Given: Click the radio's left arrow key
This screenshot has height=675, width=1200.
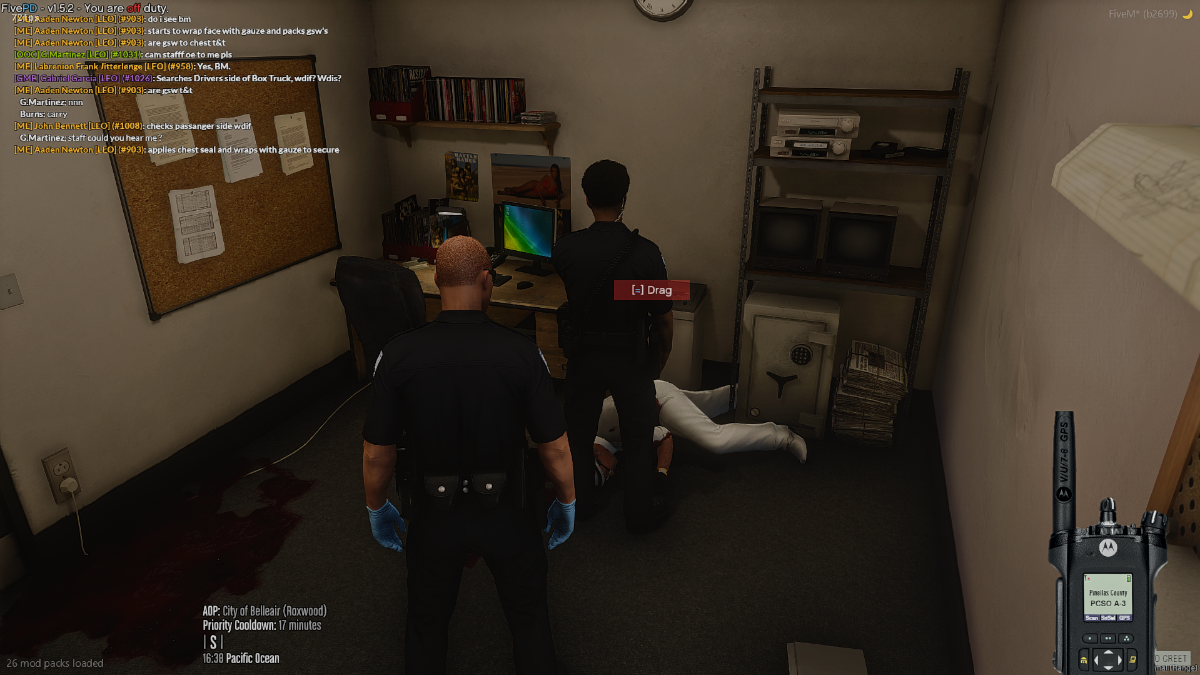Looking at the screenshot, I should coord(1097,661).
